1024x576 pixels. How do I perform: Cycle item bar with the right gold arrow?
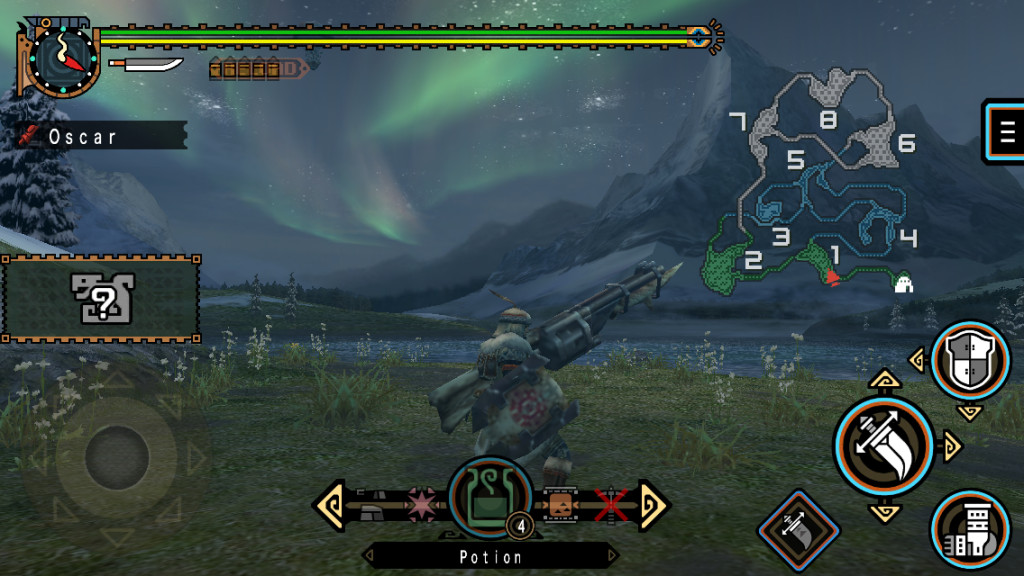click(x=653, y=504)
